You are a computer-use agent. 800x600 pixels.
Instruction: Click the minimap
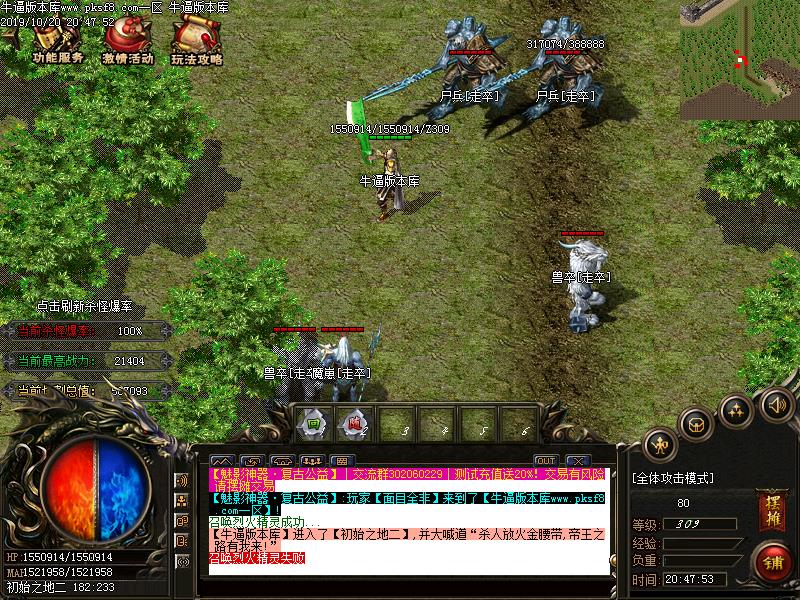(x=739, y=60)
